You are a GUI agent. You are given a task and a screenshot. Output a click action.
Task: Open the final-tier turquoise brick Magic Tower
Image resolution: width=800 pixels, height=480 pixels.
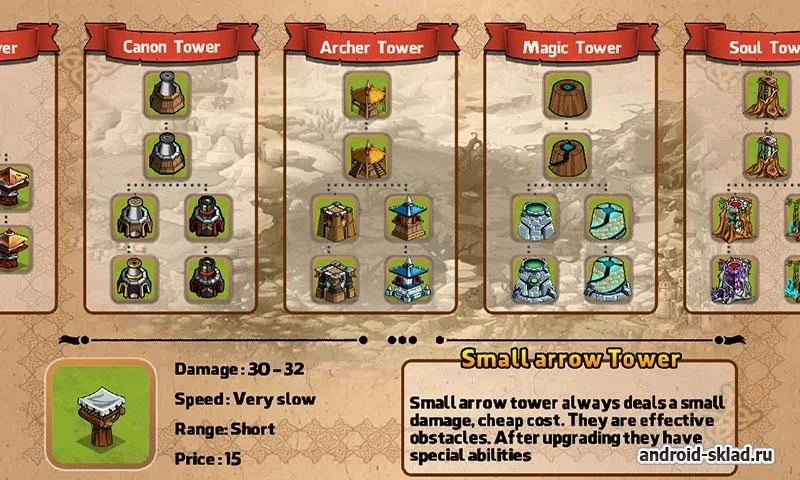pos(610,279)
